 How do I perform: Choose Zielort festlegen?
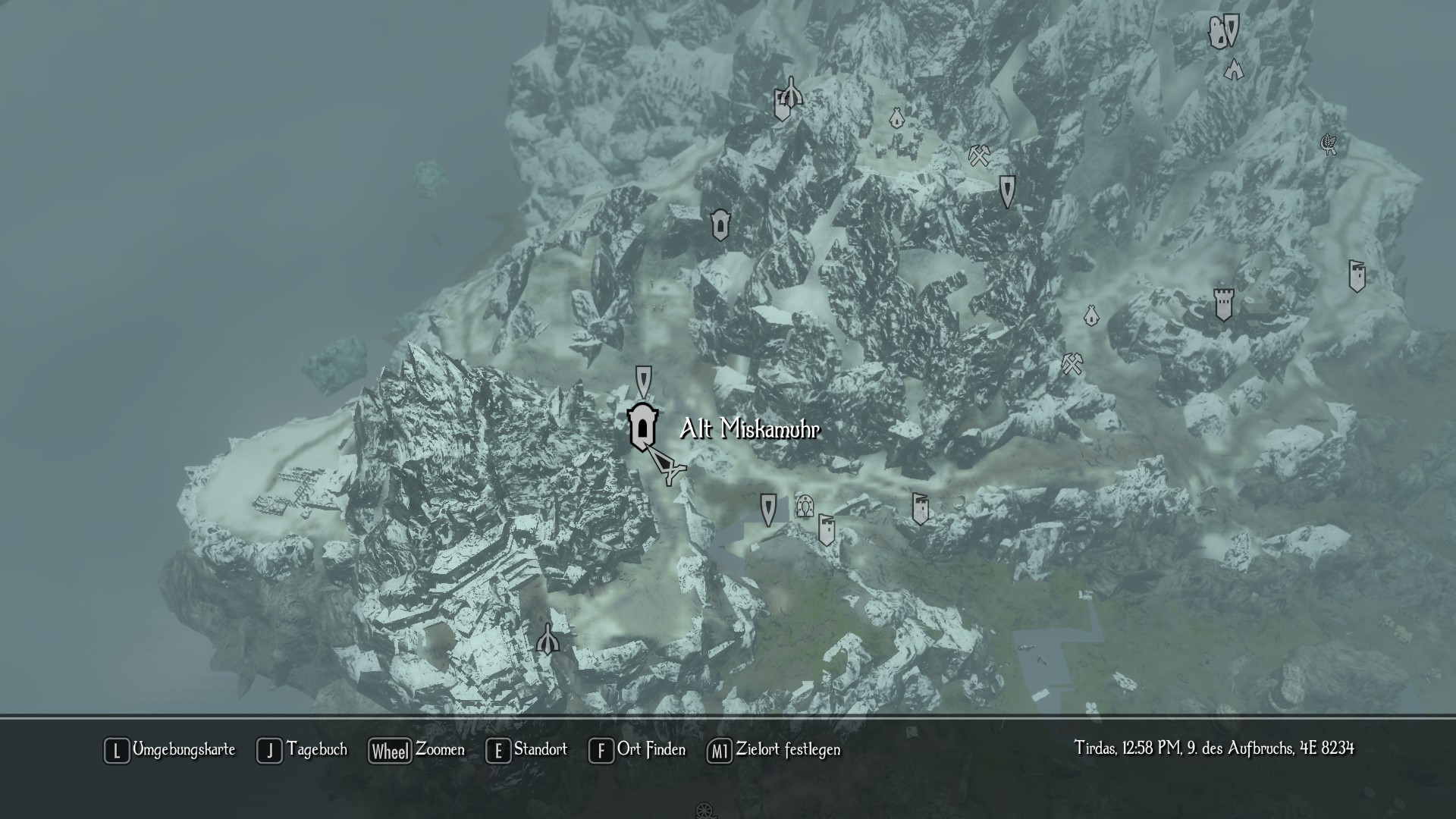(773, 750)
